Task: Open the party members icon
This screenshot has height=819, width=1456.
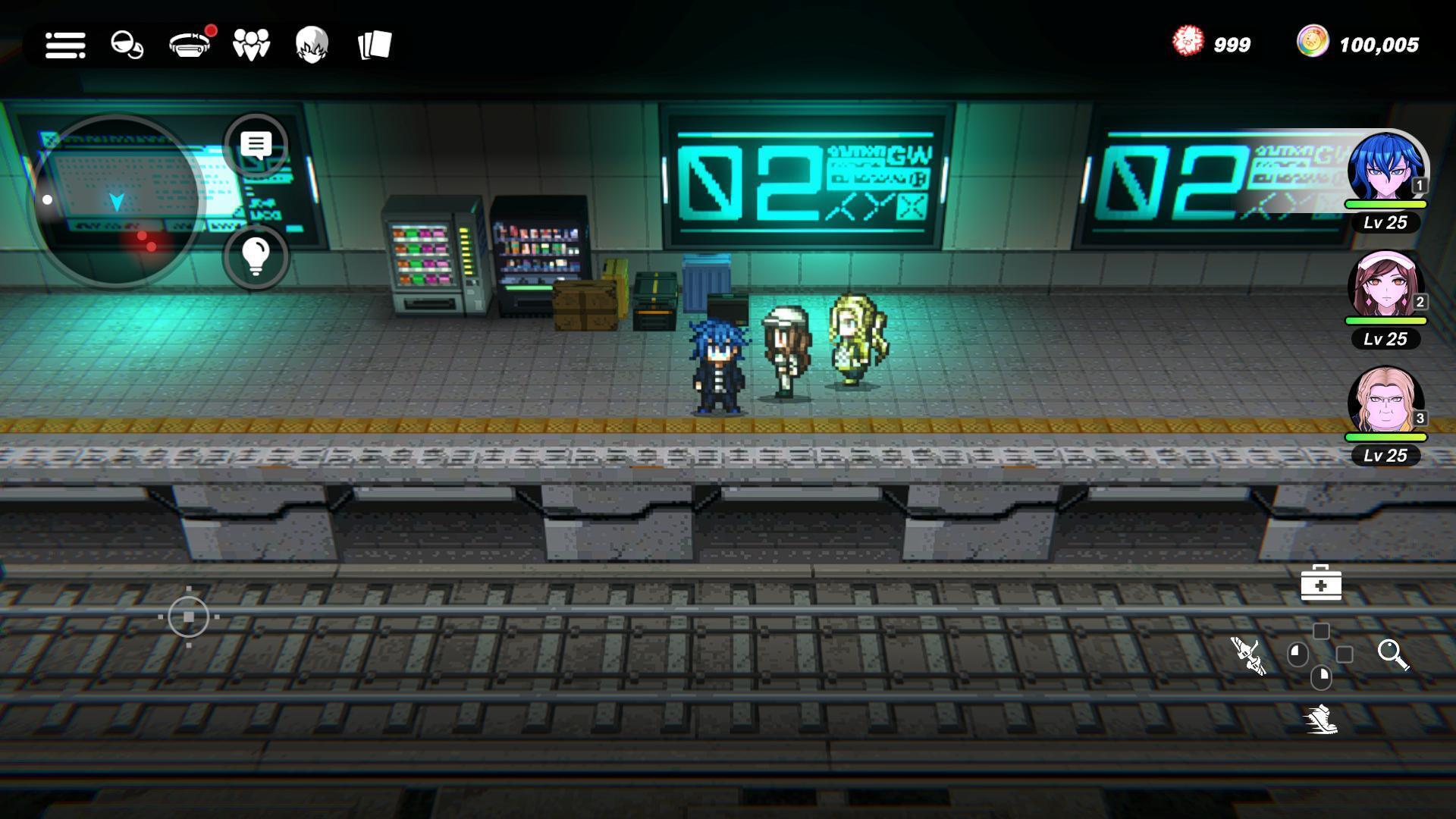Action: (x=251, y=45)
